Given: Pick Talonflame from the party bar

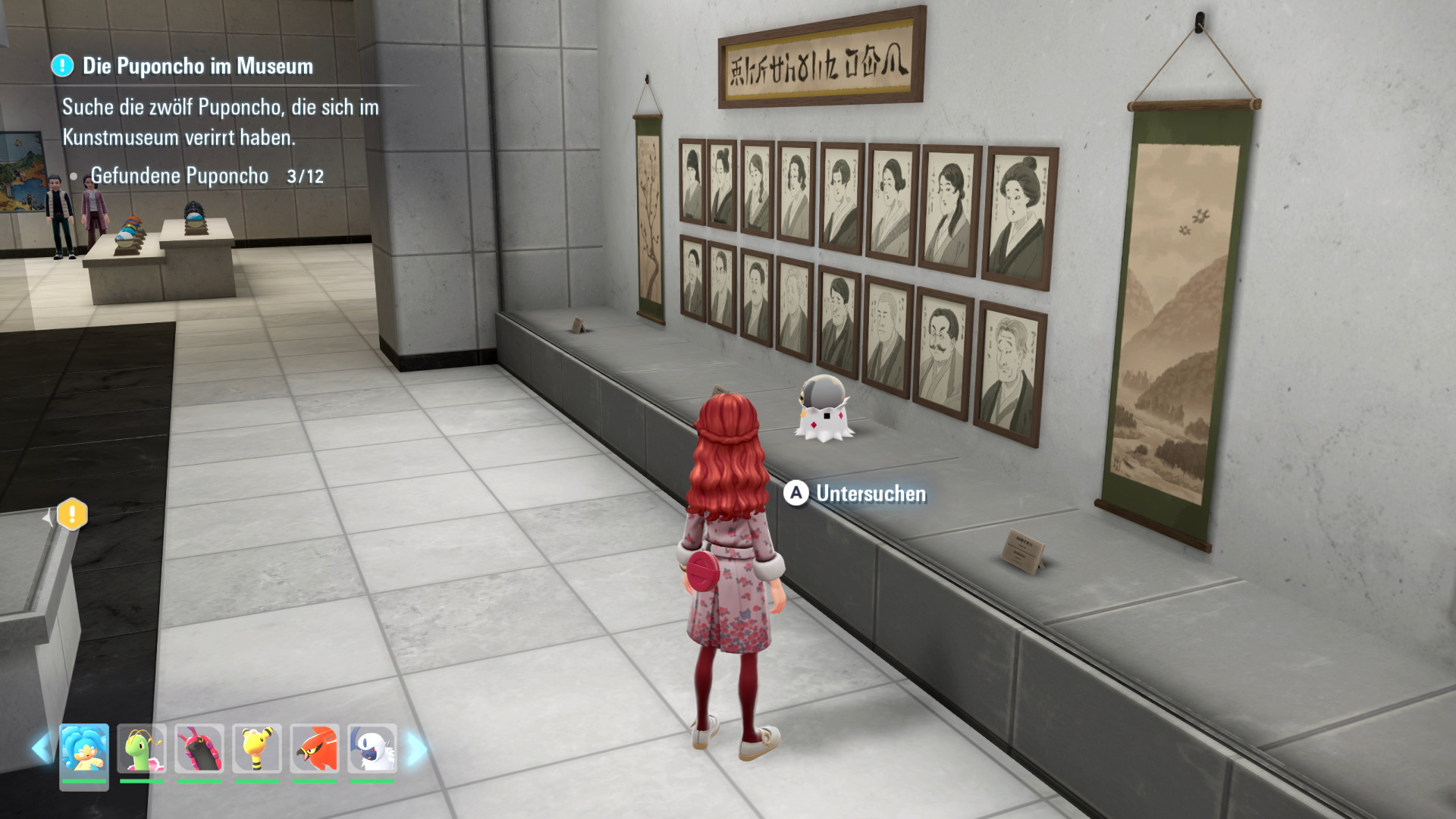Looking at the screenshot, I should click(x=315, y=750).
